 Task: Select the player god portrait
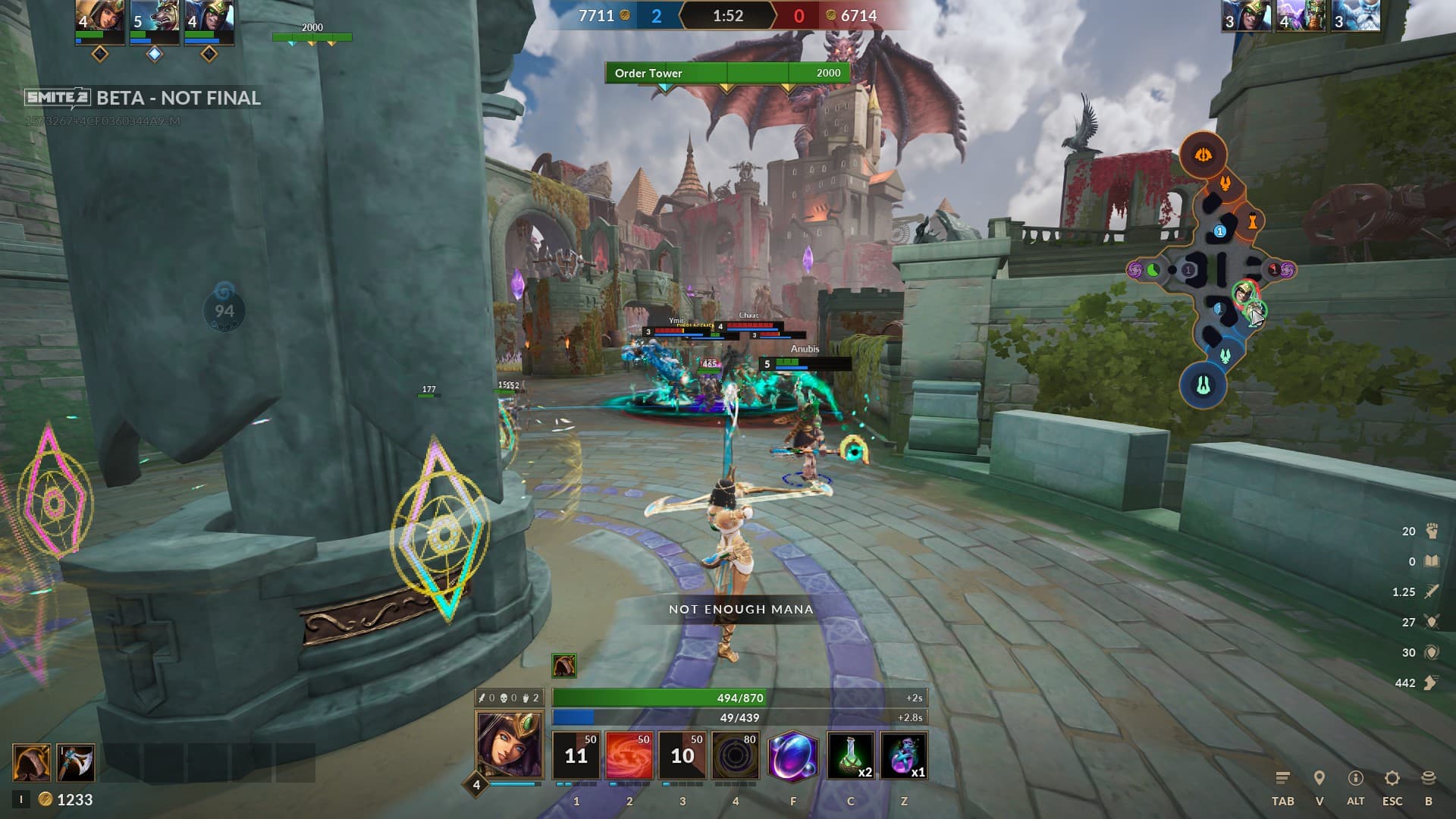click(x=509, y=745)
